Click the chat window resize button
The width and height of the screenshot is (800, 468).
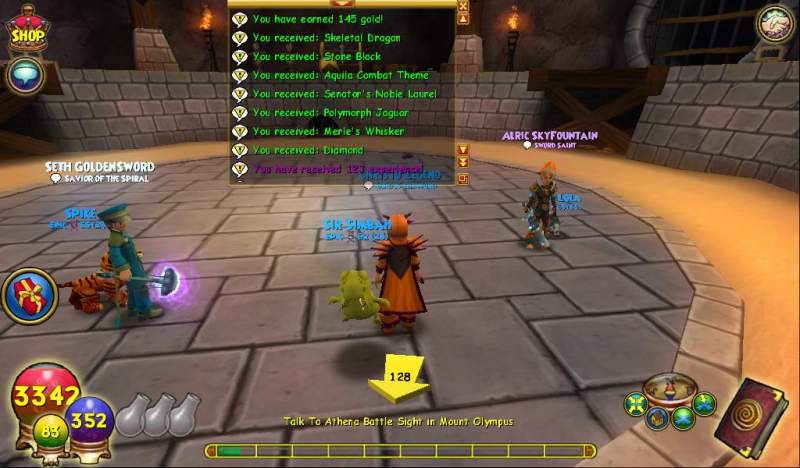click(x=463, y=178)
